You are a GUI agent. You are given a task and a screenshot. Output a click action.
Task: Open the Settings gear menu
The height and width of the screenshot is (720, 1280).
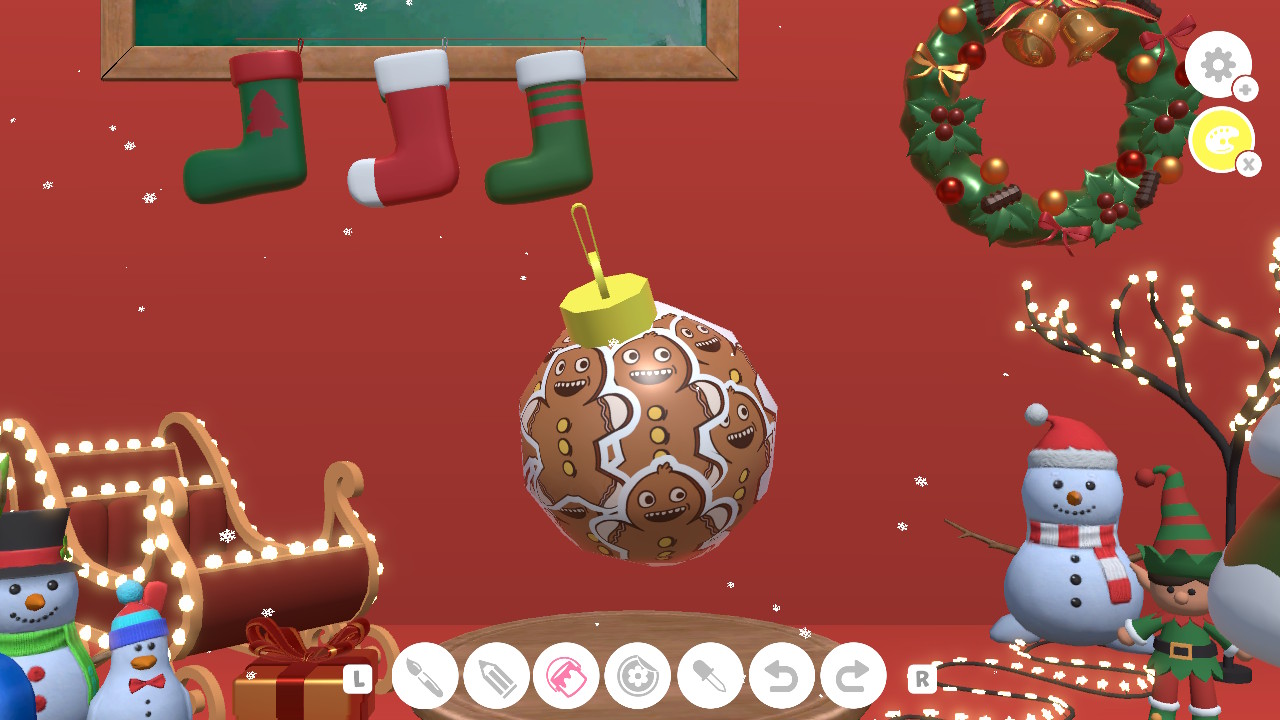coord(1218,64)
